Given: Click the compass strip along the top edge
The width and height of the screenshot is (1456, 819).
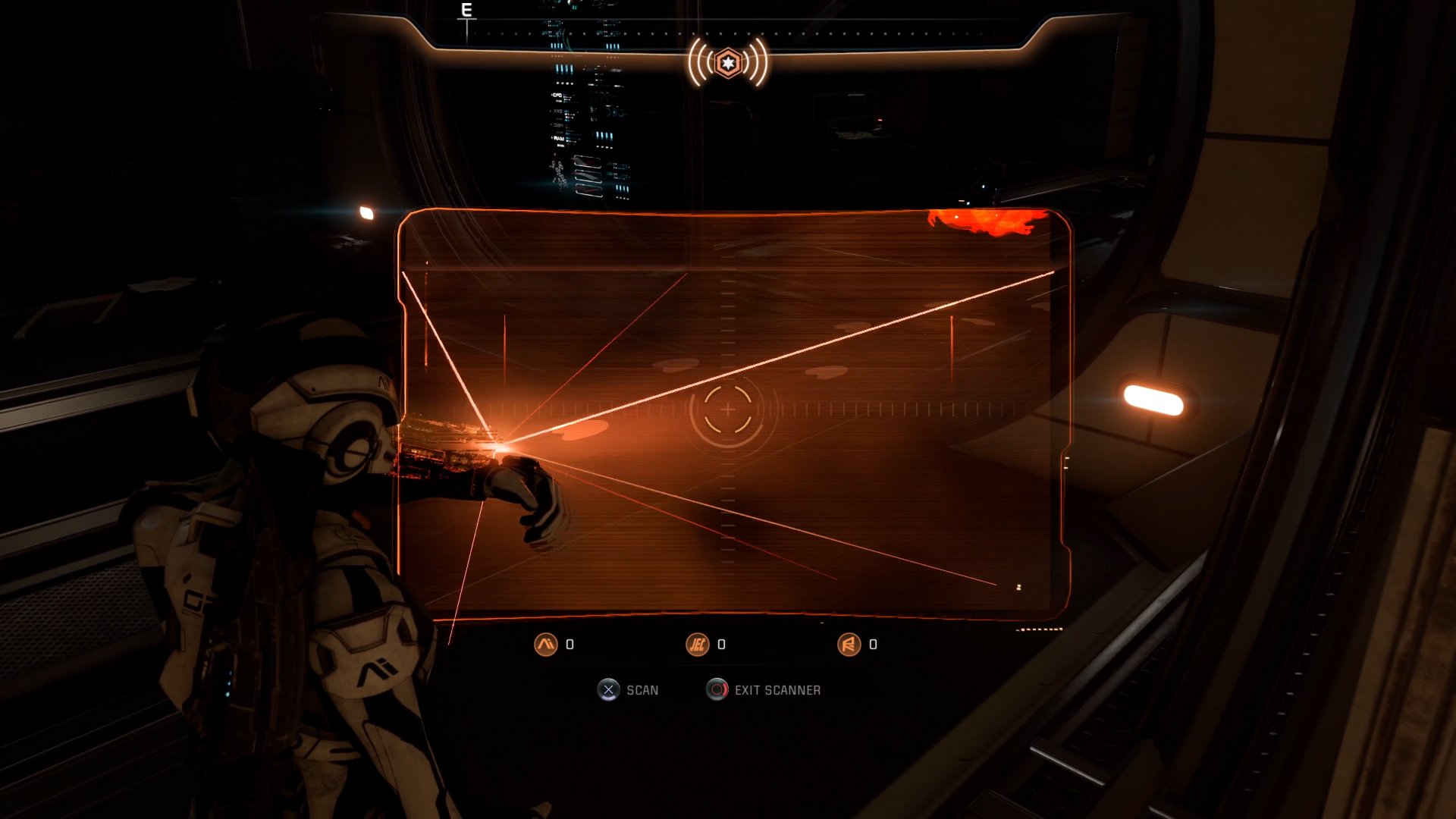Looking at the screenshot, I should click(x=728, y=34).
